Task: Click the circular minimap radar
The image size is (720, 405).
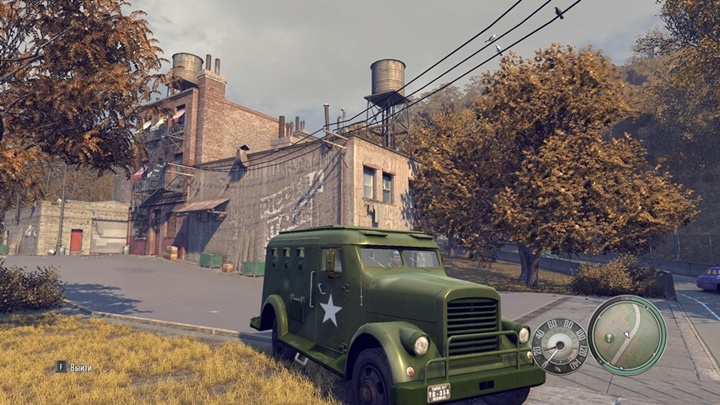Action: pyautogui.click(x=627, y=335)
